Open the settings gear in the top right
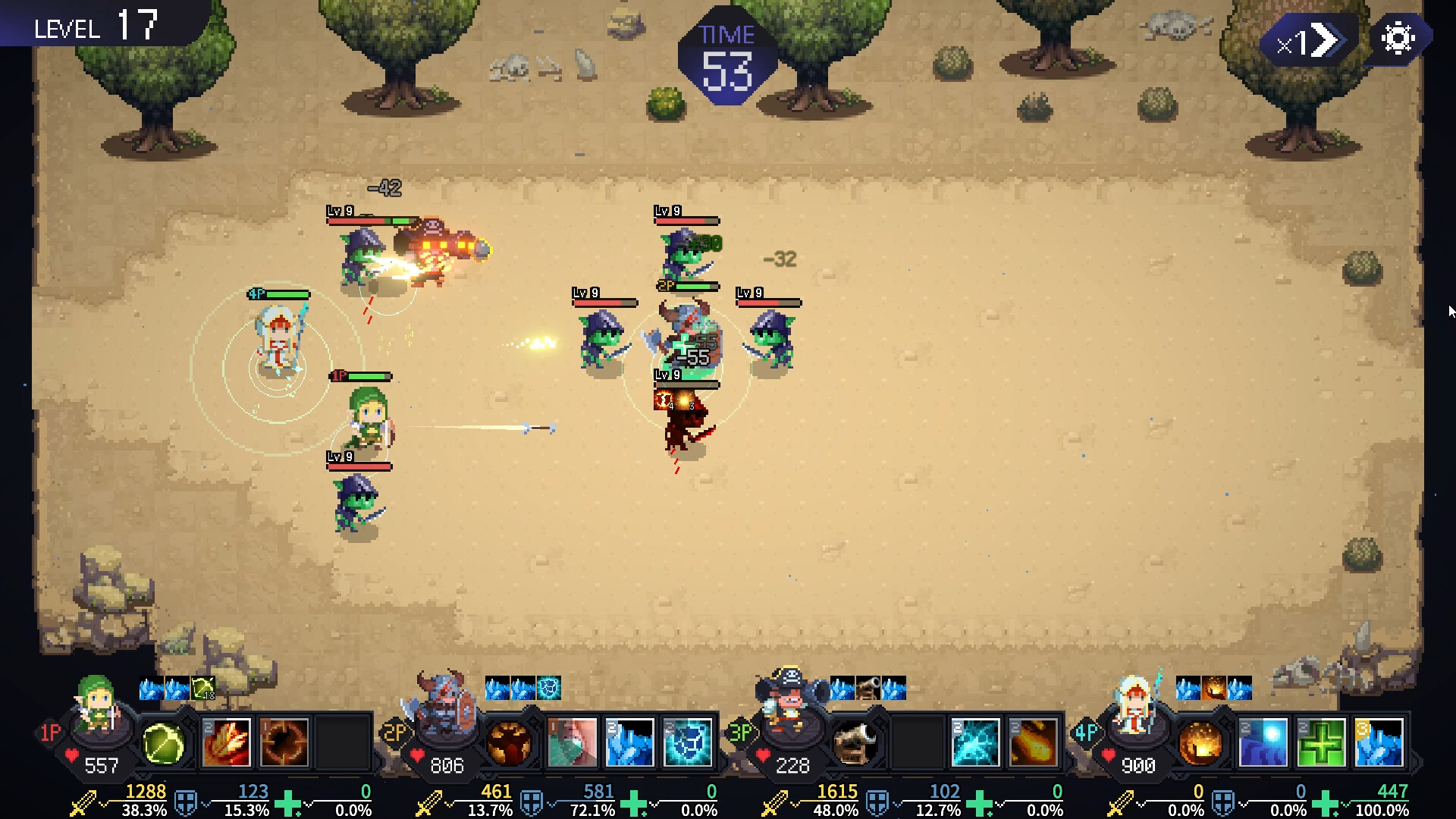 [x=1398, y=36]
